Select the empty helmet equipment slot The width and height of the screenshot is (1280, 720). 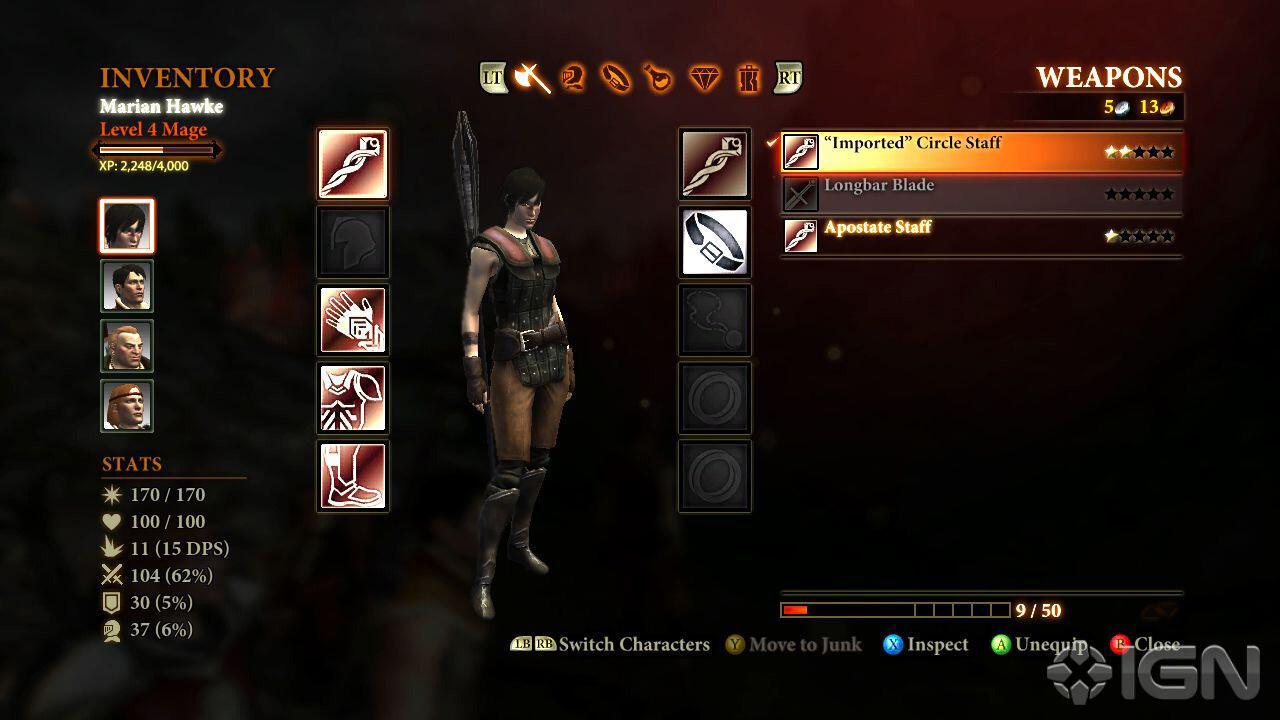(x=353, y=242)
